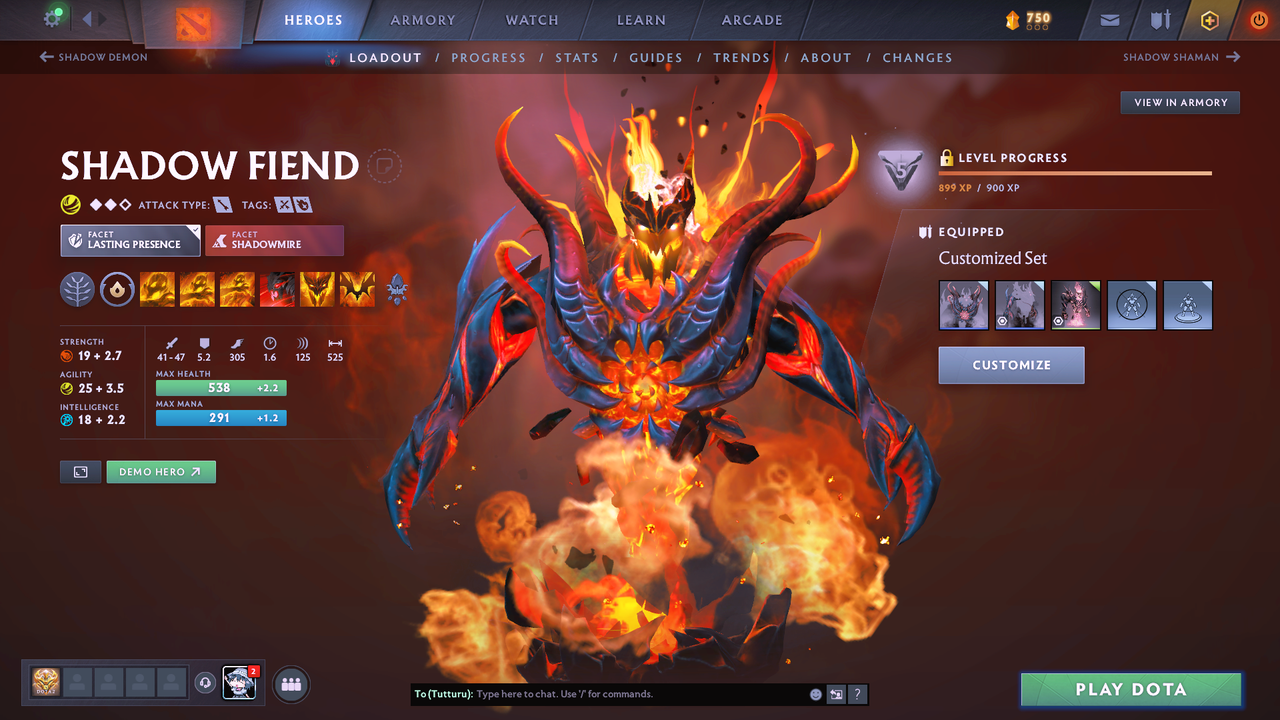
Task: Click the power button to exit Dota
Action: pyautogui.click(x=1258, y=19)
